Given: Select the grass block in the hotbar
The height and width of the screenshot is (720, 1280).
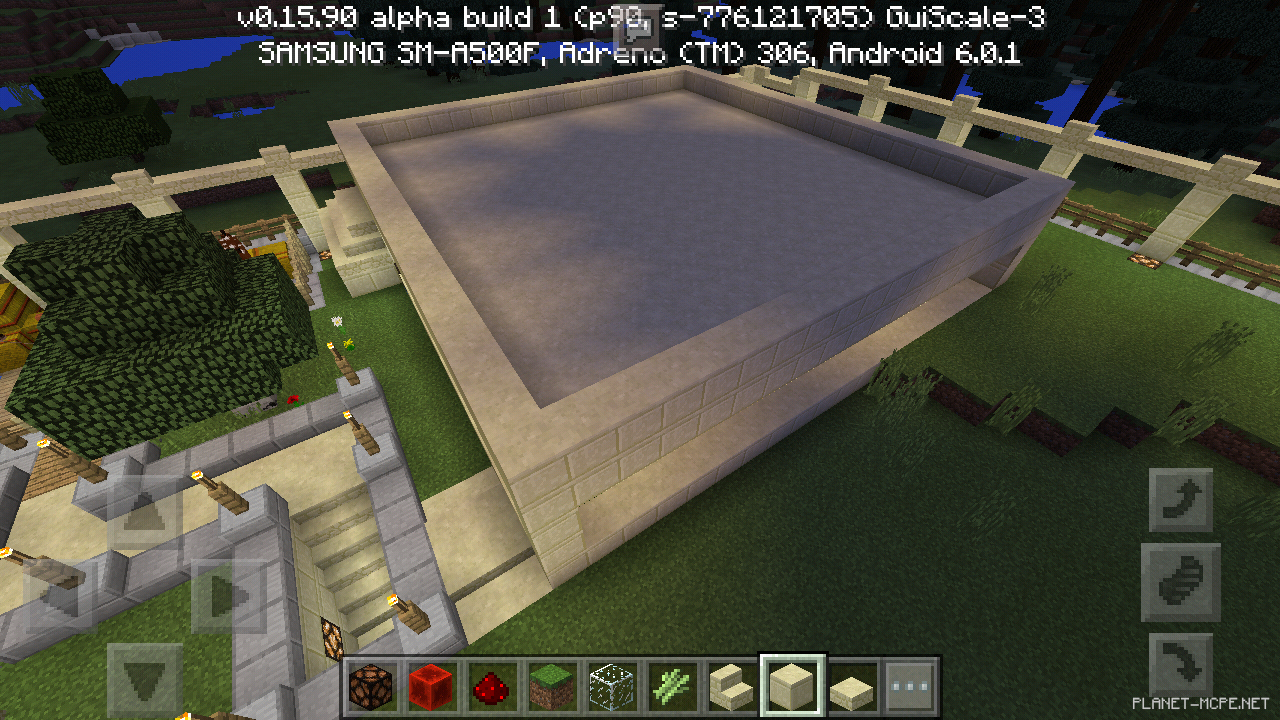Looking at the screenshot, I should tap(550, 682).
